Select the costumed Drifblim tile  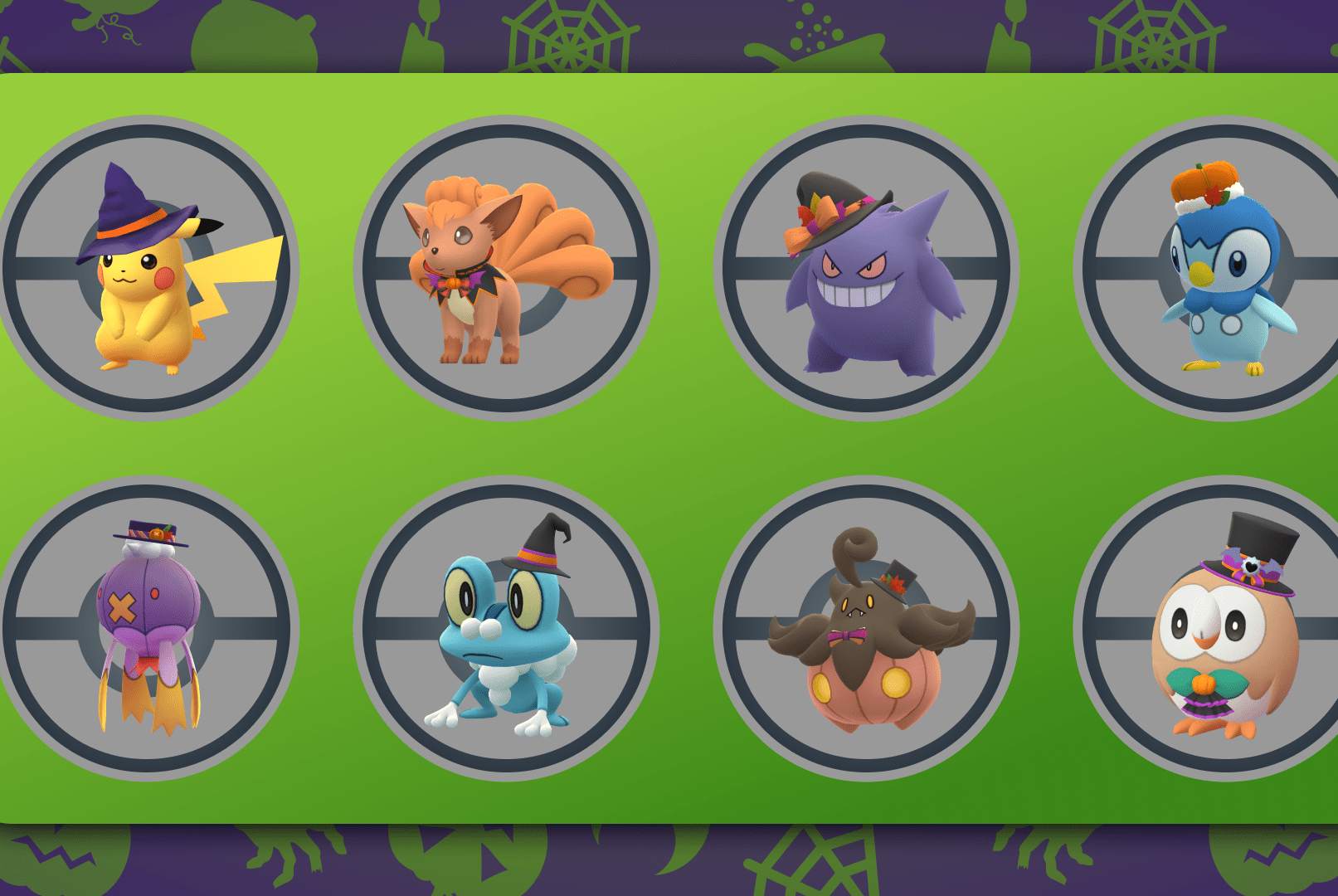click(148, 628)
